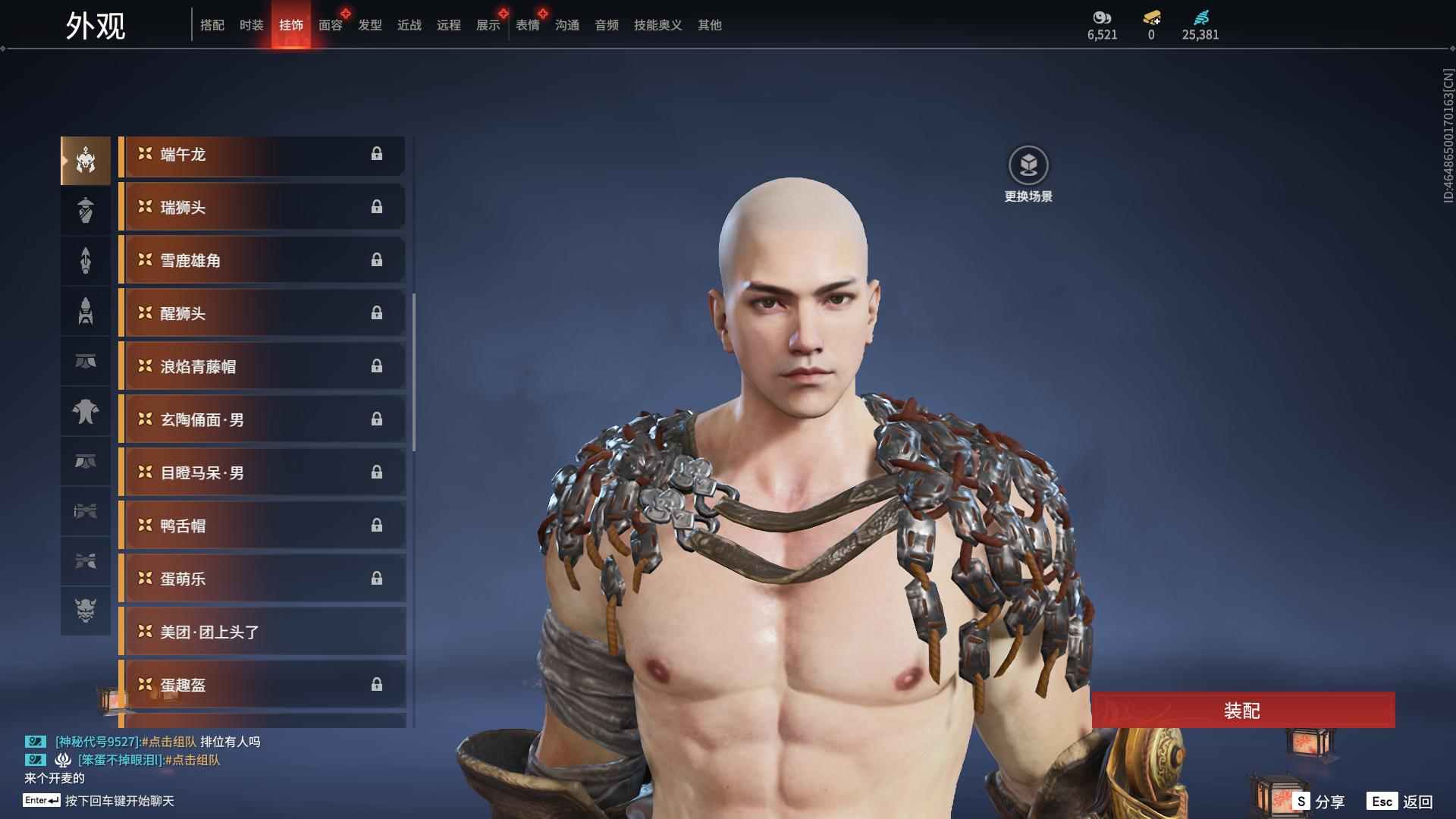
Task: Select the 鸭舌帽 cap item
Action: [x=262, y=526]
